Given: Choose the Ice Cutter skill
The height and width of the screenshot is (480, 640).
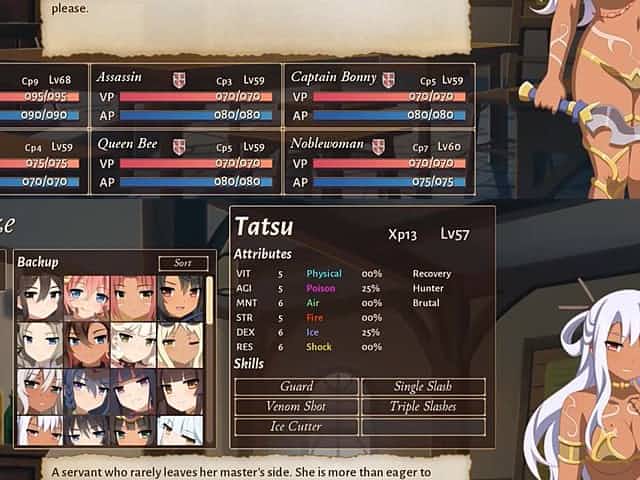Looking at the screenshot, I should tap(296, 427).
